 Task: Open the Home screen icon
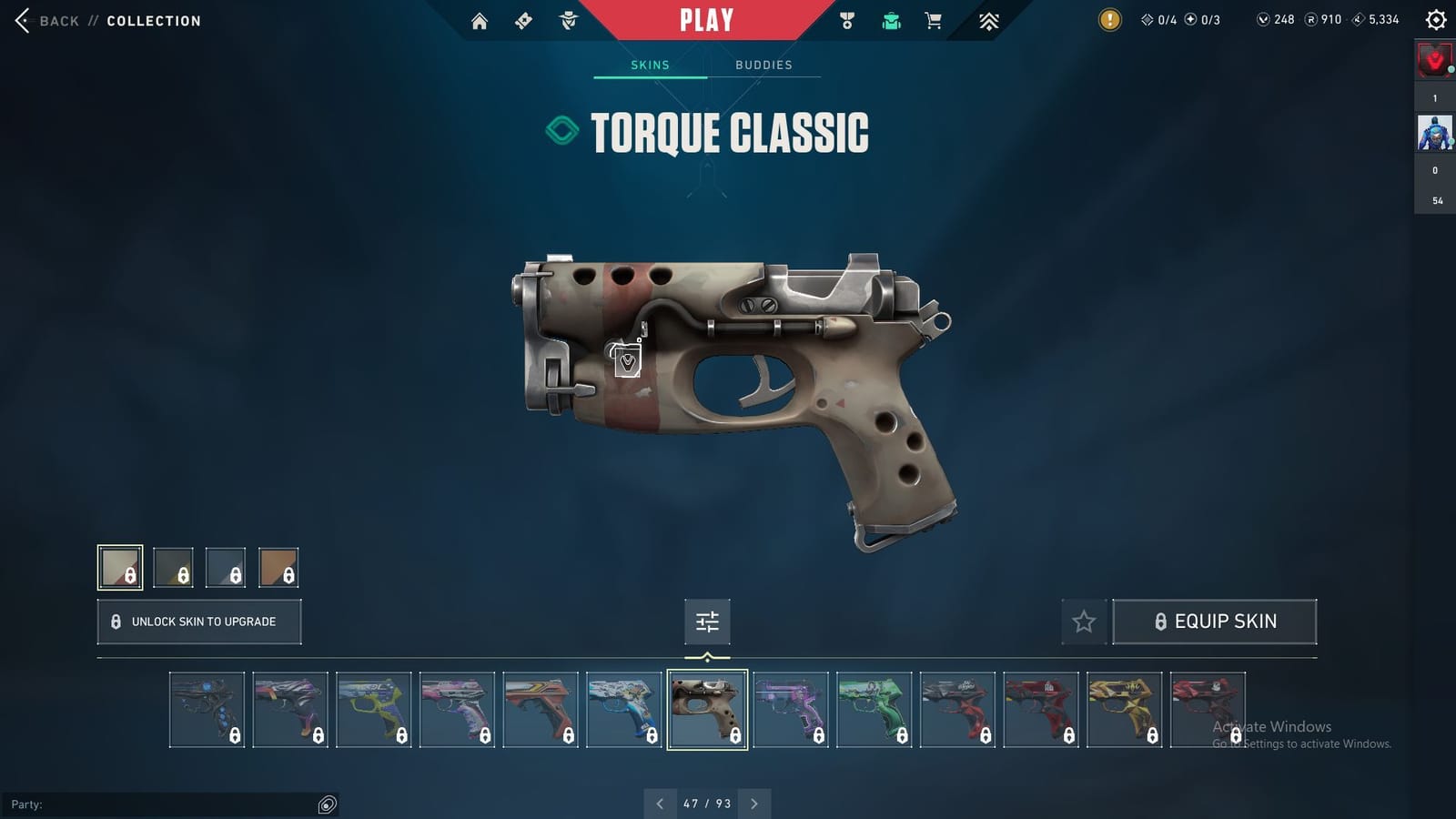point(480,20)
